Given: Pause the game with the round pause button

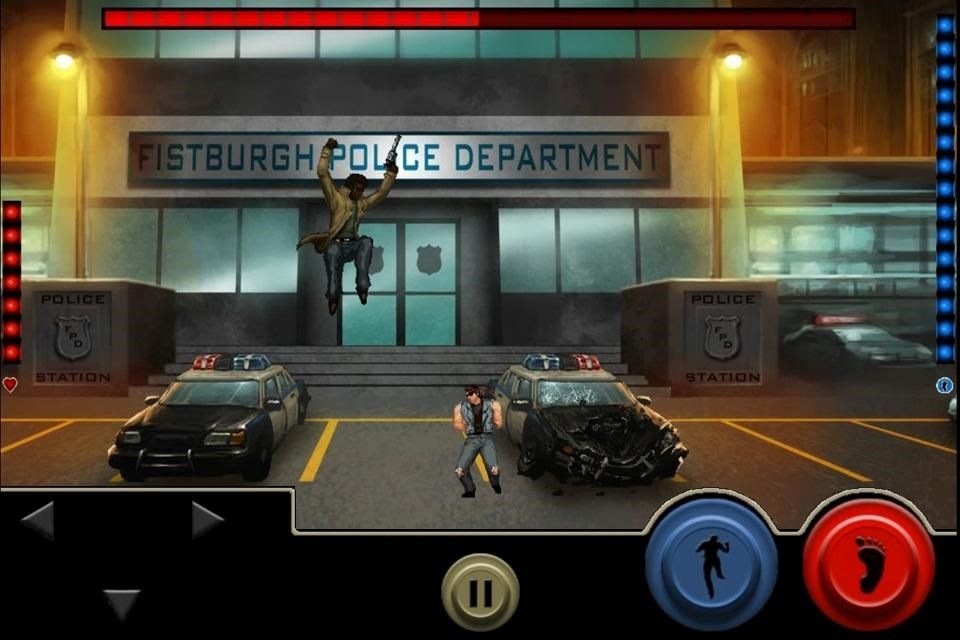Looking at the screenshot, I should [480, 592].
